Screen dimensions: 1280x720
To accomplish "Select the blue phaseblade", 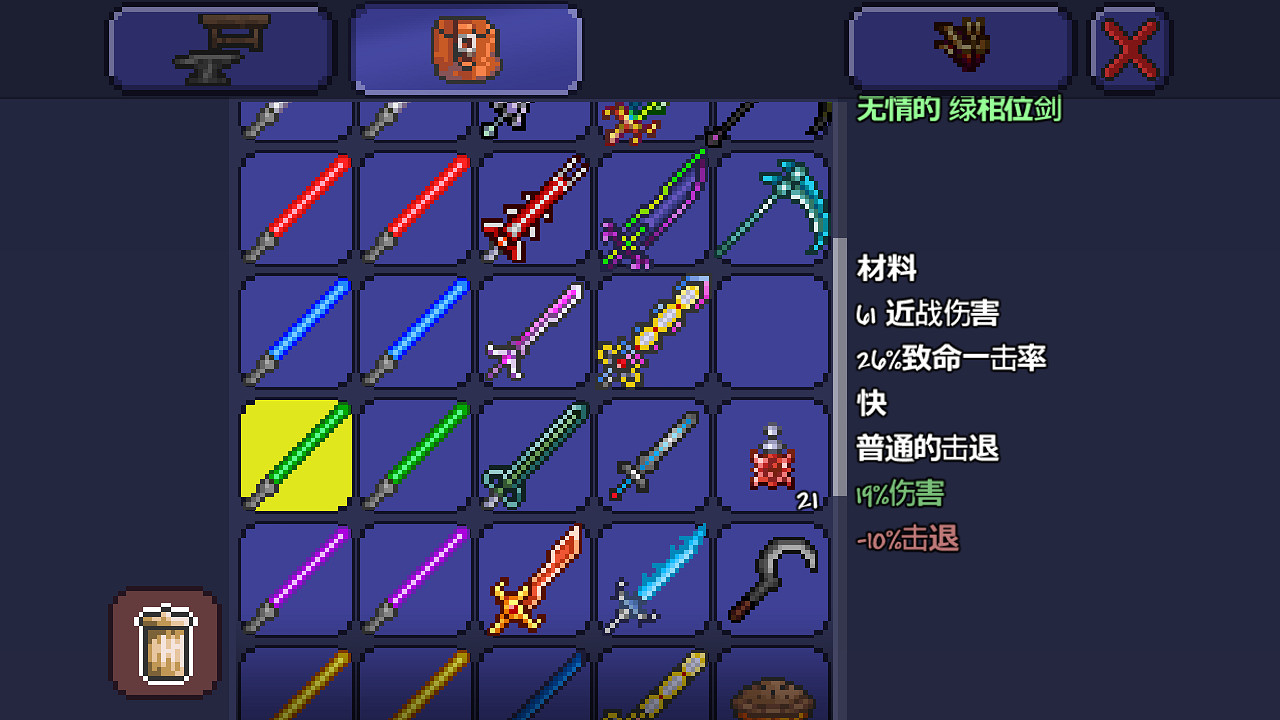I will tap(293, 331).
